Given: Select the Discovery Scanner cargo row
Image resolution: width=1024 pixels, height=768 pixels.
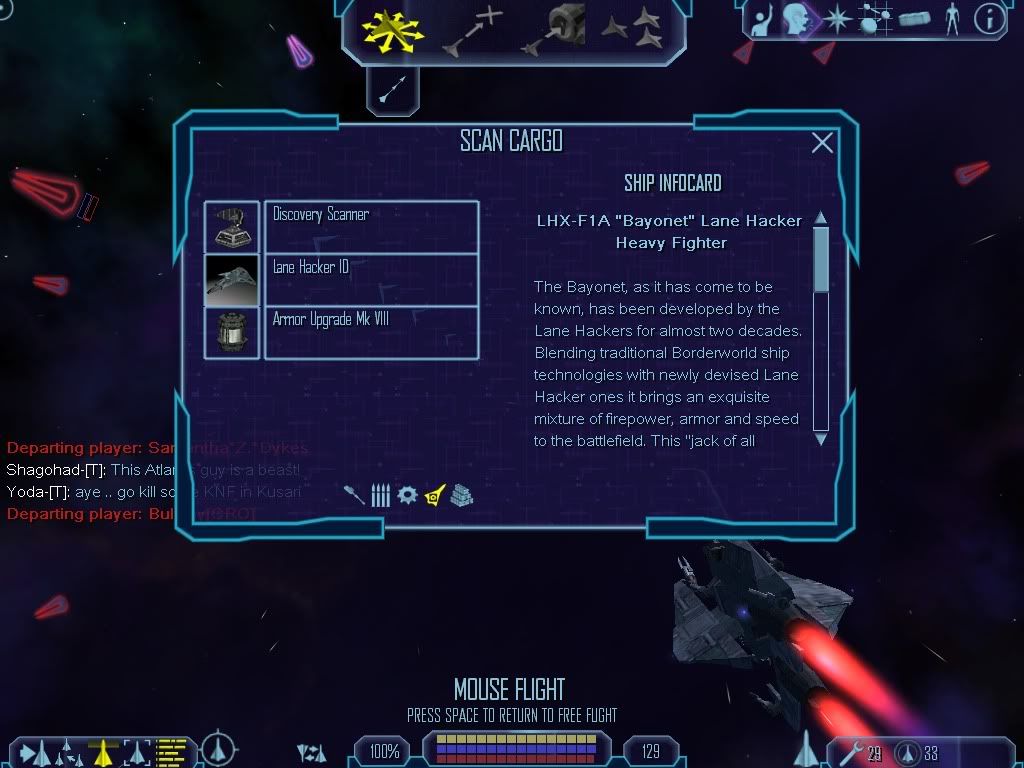Looking at the screenshot, I should 370,226.
